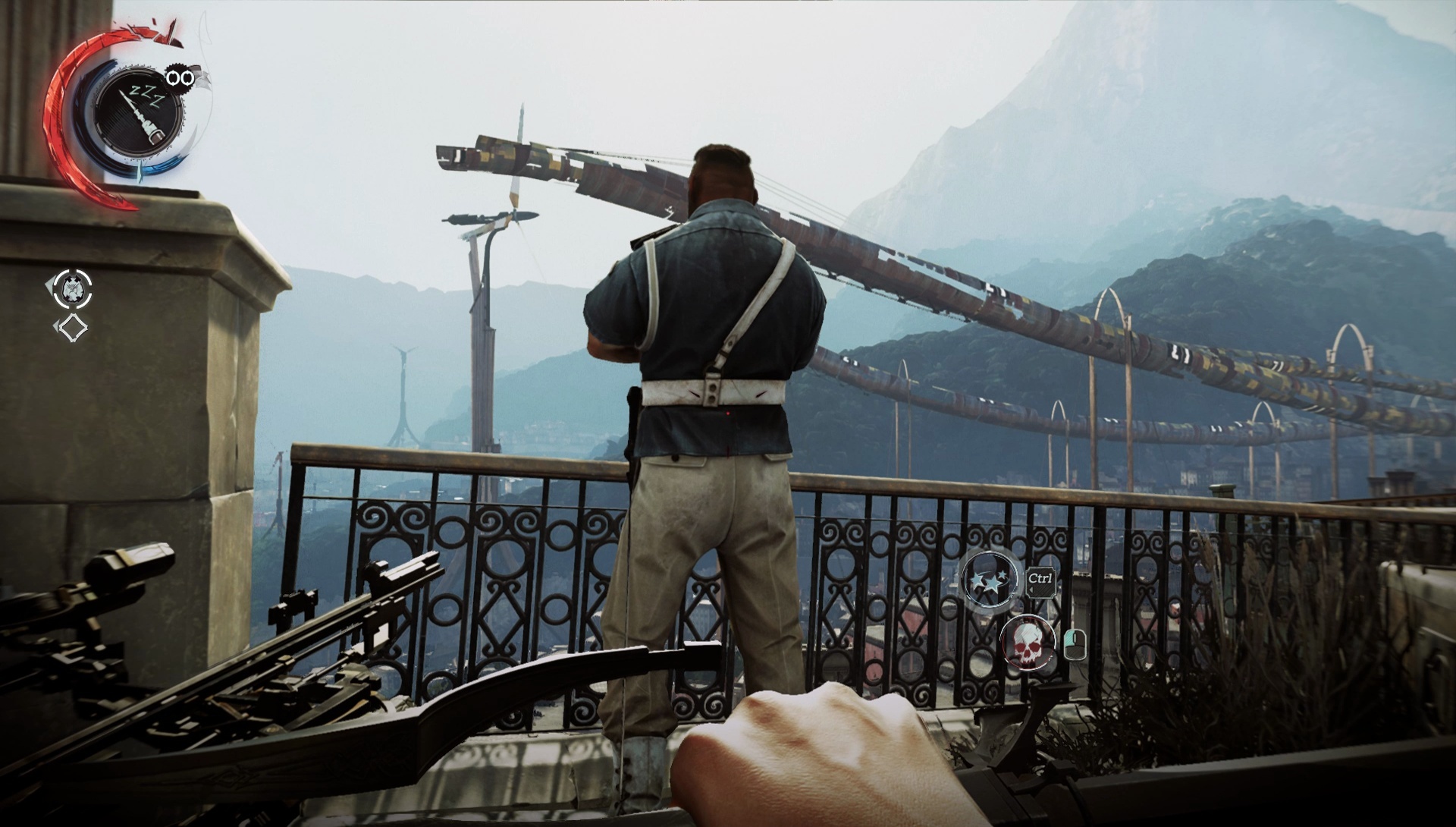Image resolution: width=1456 pixels, height=827 pixels.
Task: Click the tiny triangle on the Ctrl key prompt
Action: coord(1031,588)
